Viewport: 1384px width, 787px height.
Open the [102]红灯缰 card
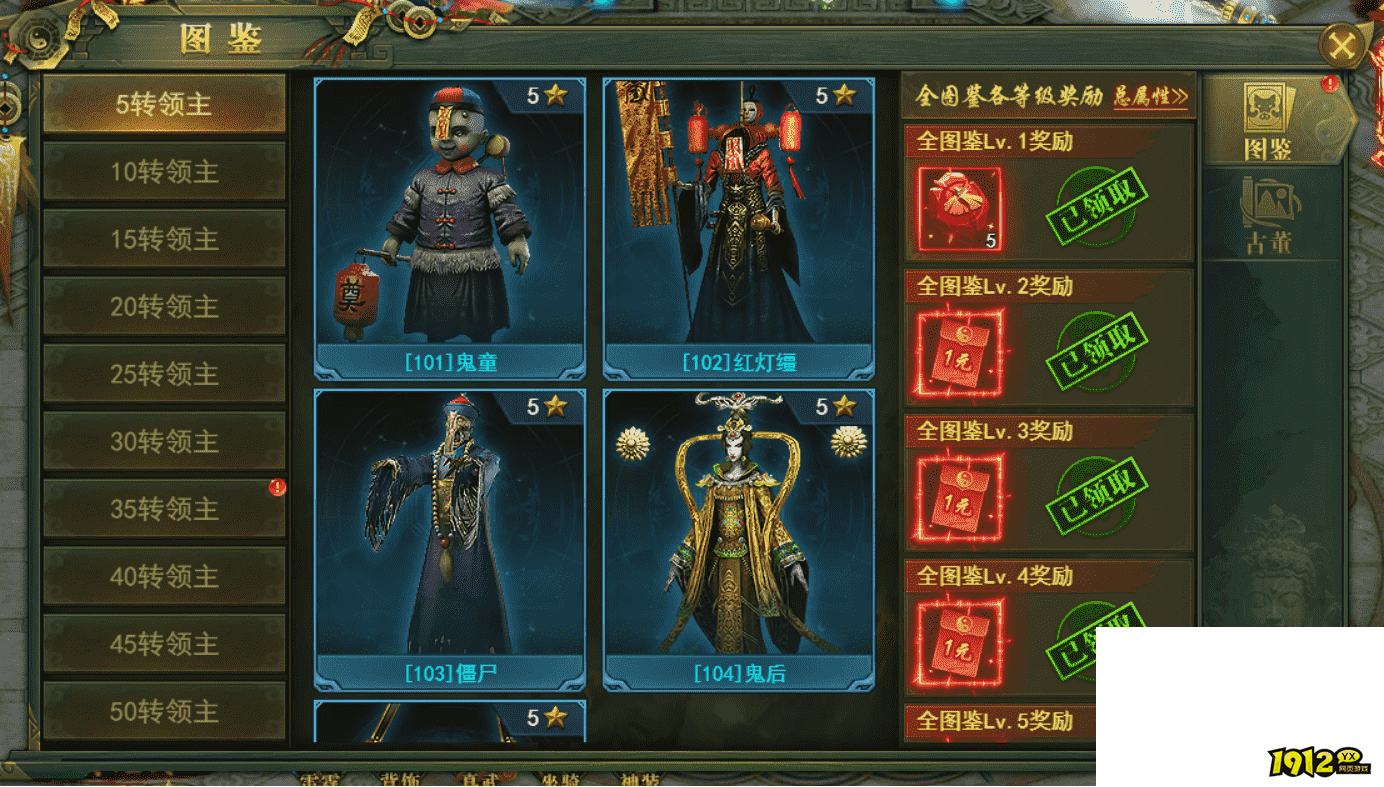pos(738,225)
